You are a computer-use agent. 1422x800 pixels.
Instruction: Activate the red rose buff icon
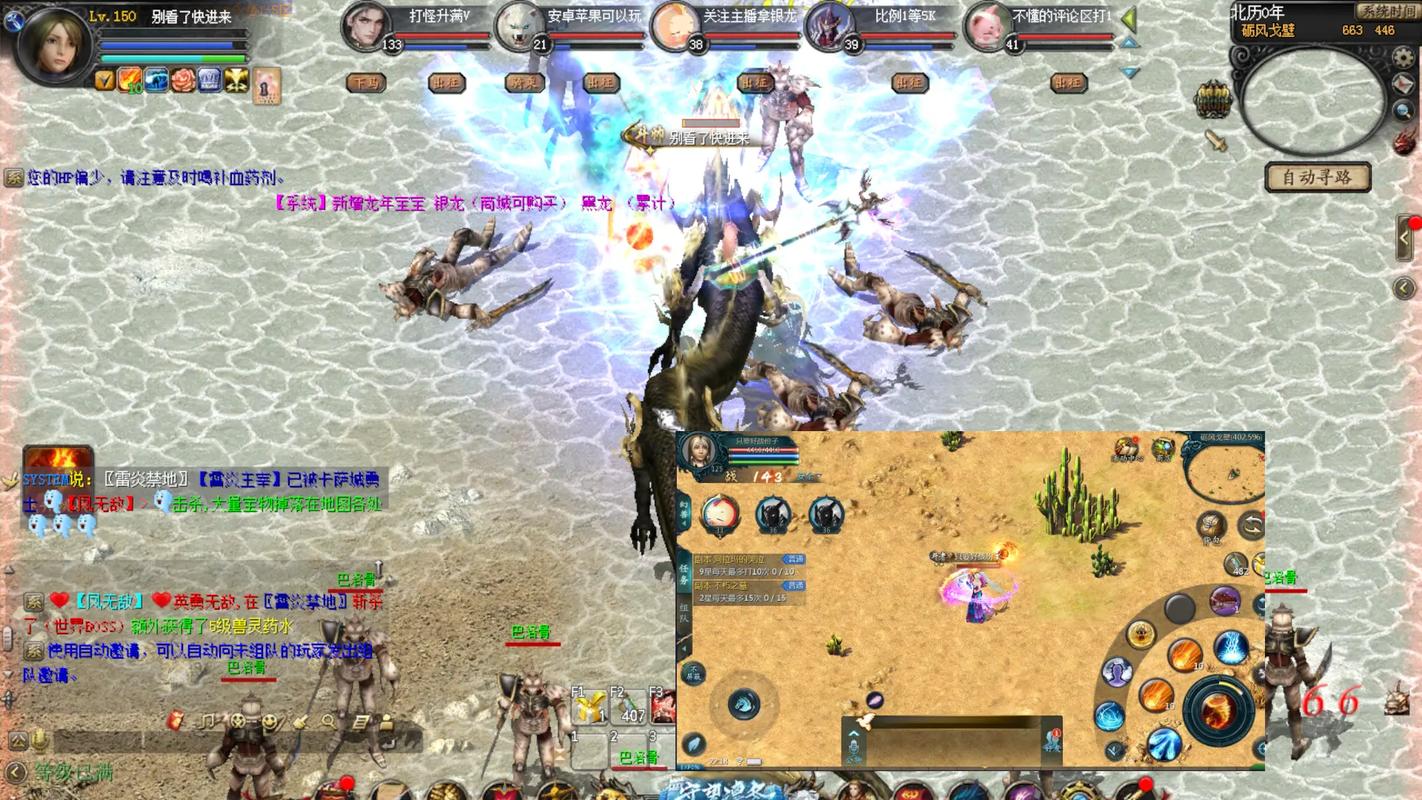(183, 80)
